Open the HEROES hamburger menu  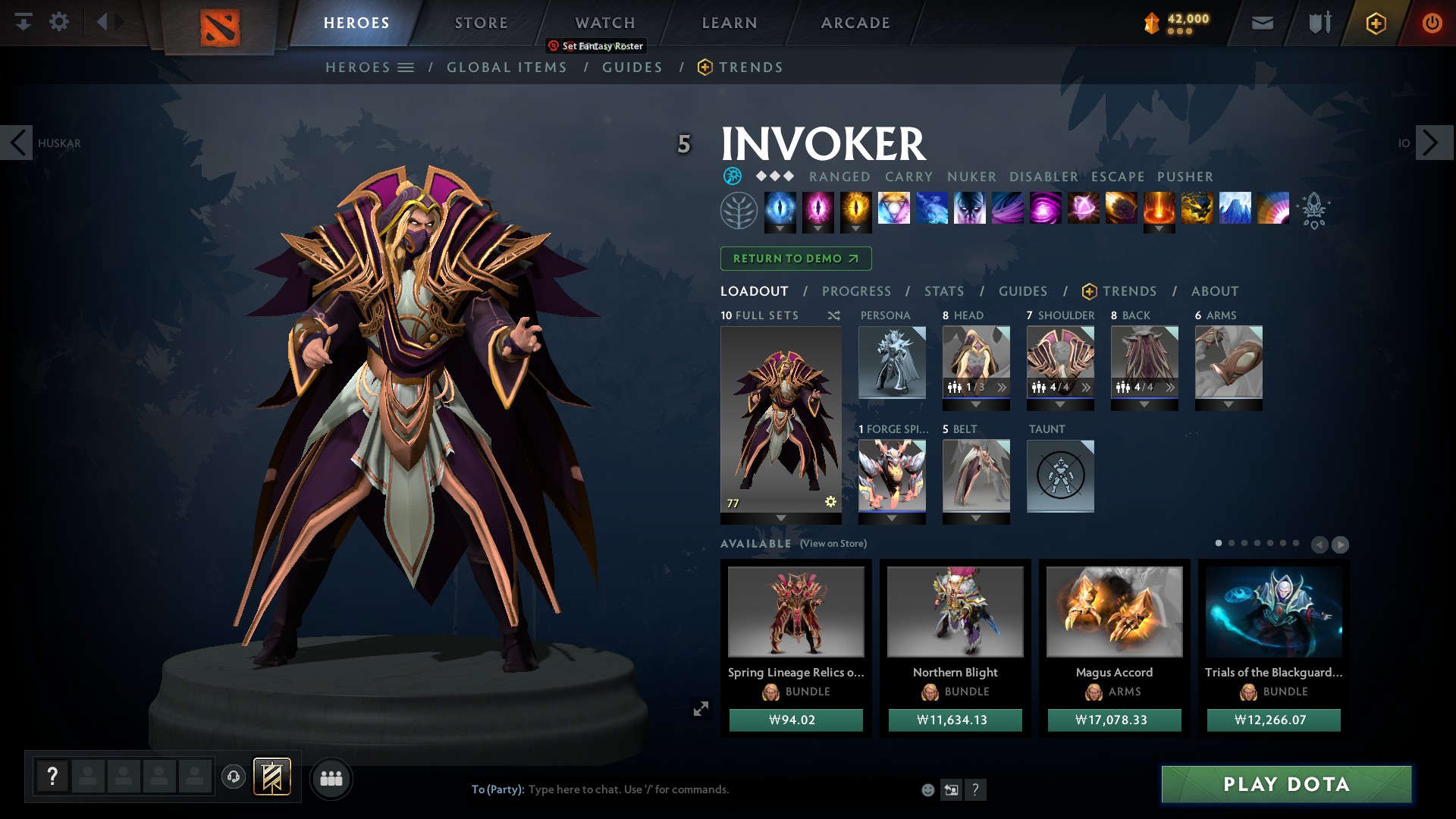[x=406, y=67]
